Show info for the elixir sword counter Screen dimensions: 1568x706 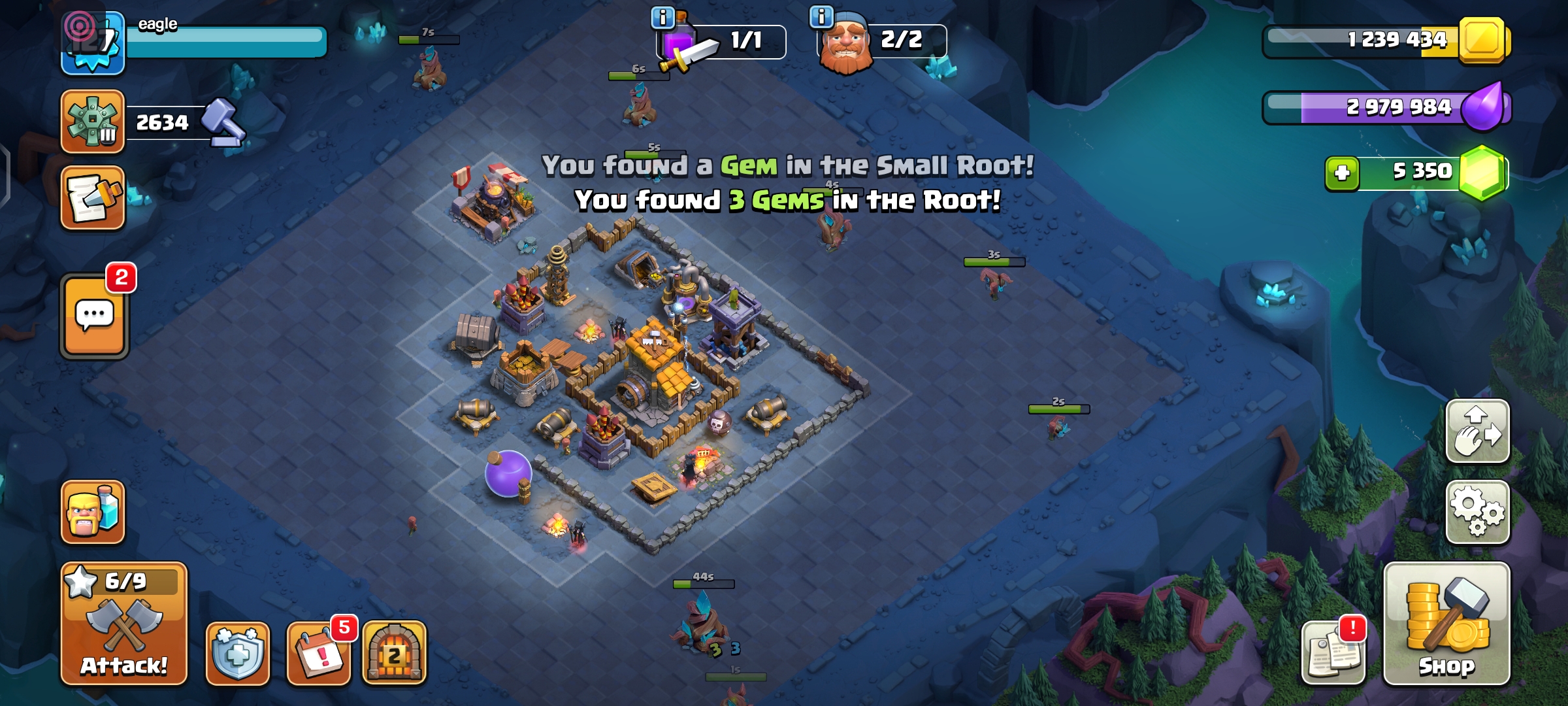pos(662,17)
